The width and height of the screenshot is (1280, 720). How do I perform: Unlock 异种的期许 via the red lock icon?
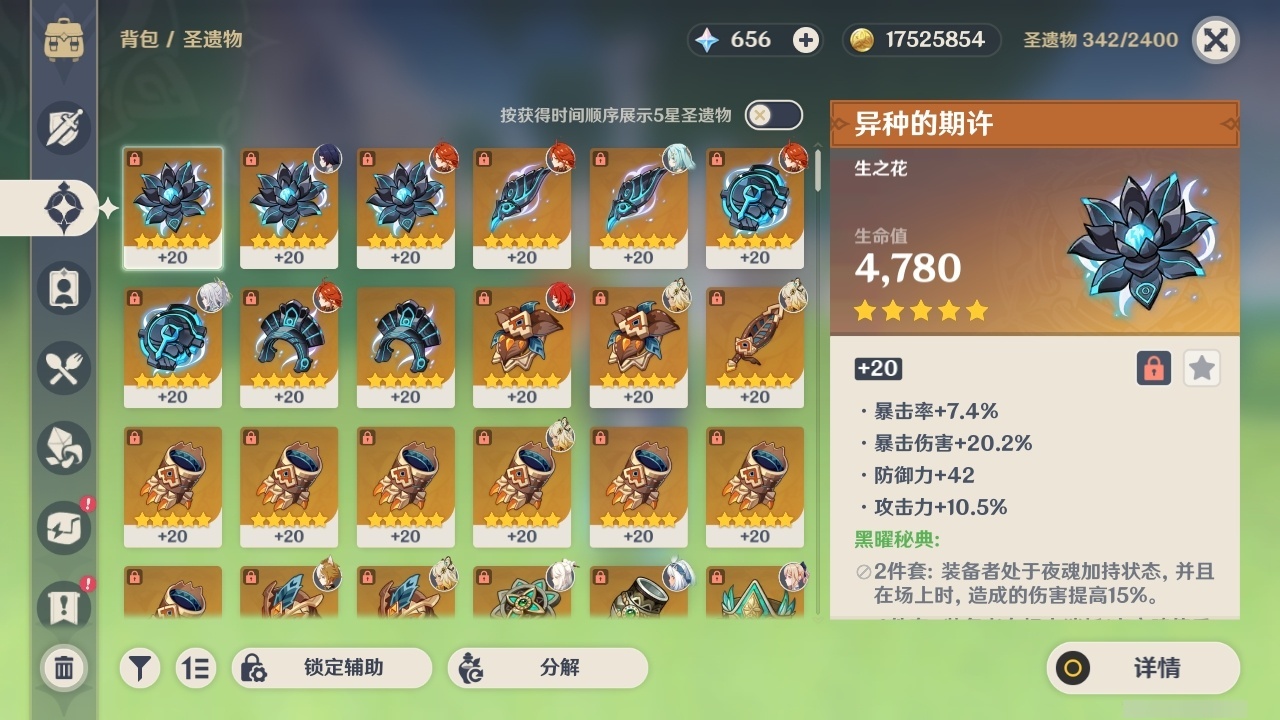coord(1152,368)
